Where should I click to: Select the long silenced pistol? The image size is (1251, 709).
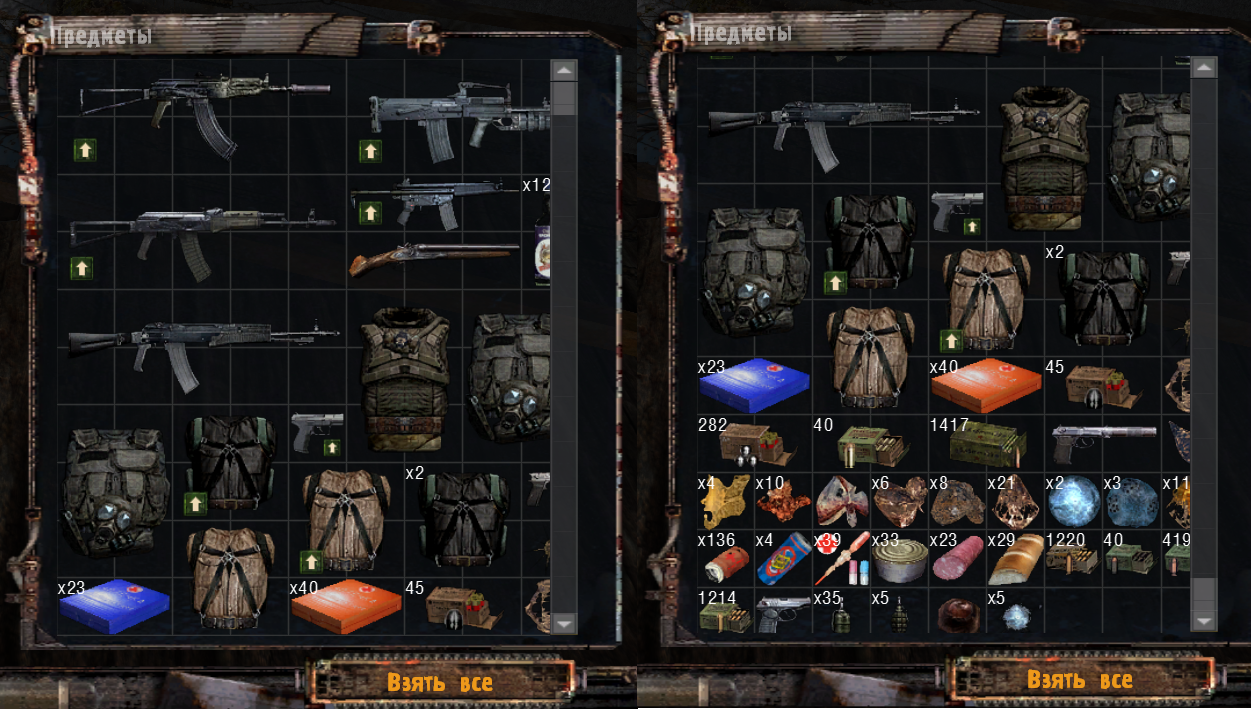(x=1102, y=436)
